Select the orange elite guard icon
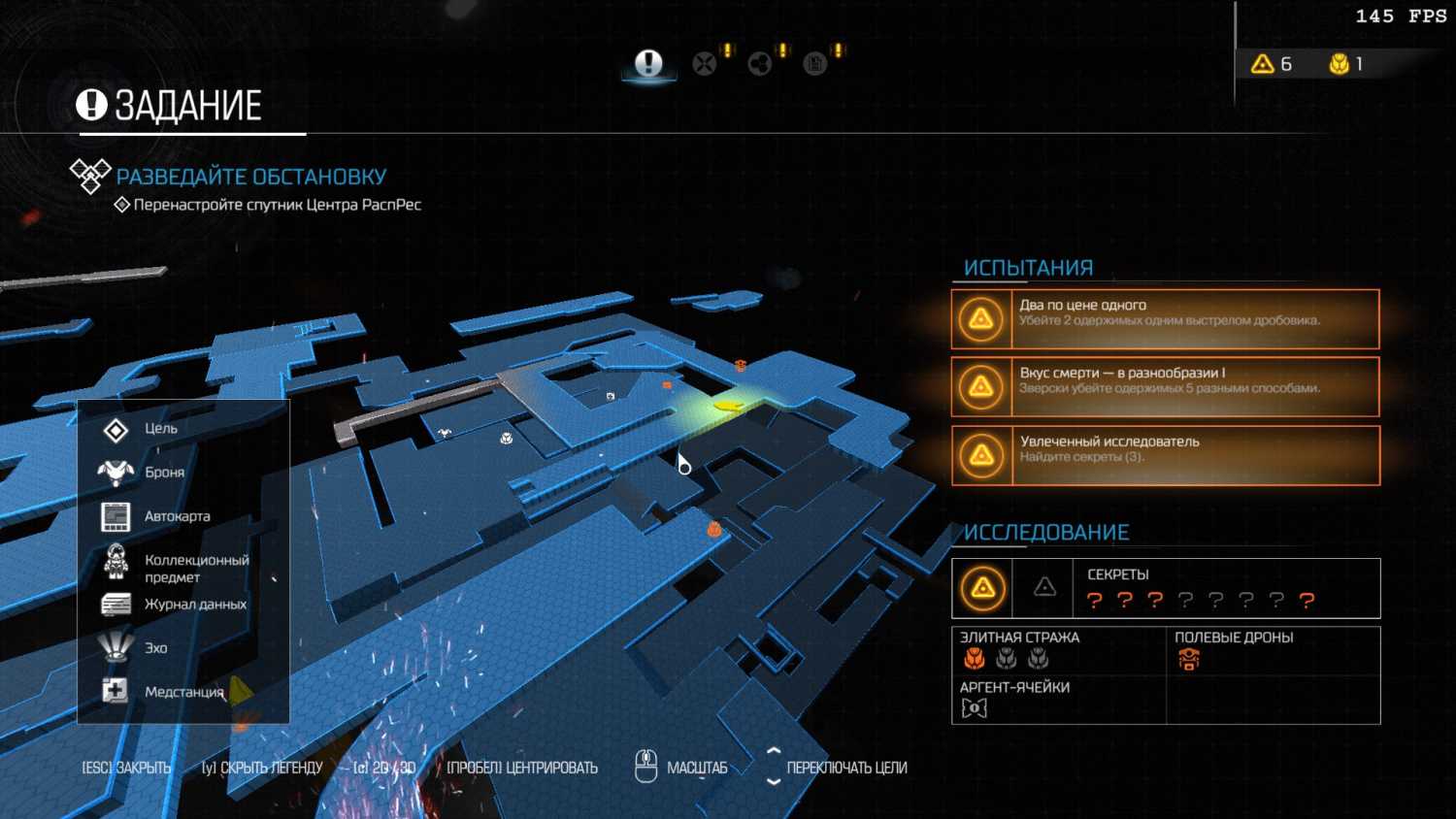The height and width of the screenshot is (819, 1456). coord(975,660)
